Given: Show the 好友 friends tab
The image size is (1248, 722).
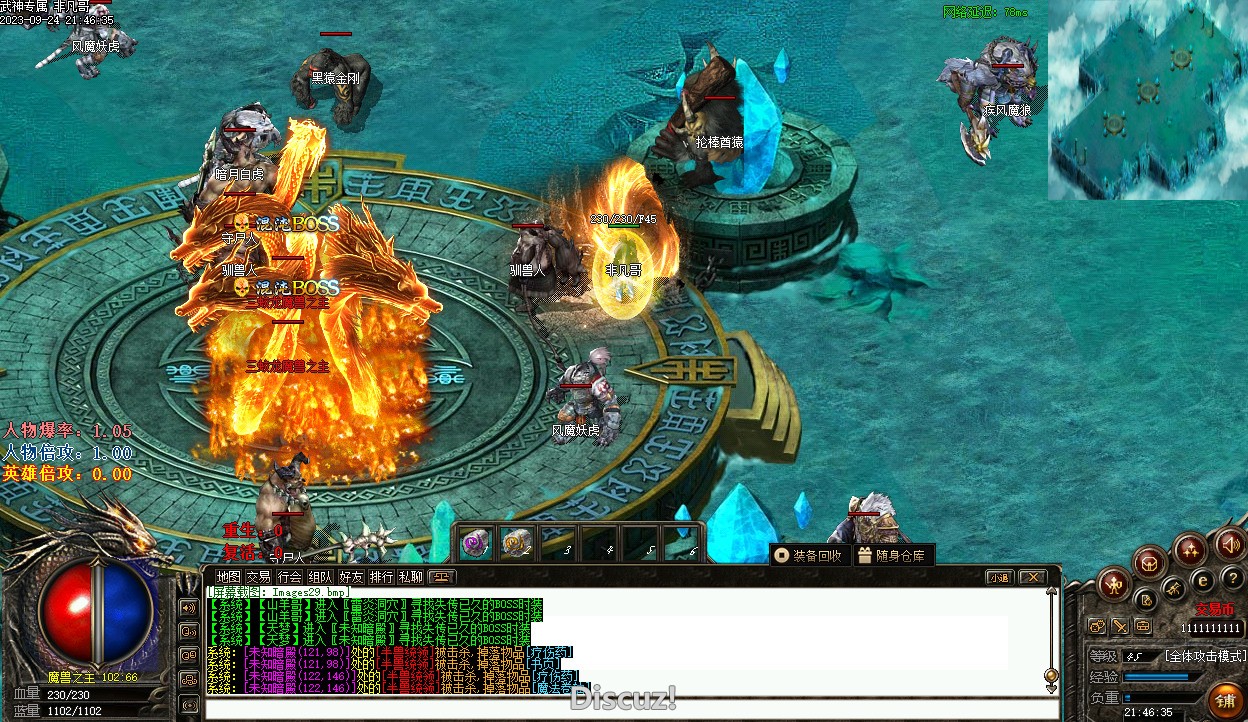Looking at the screenshot, I should pyautogui.click(x=351, y=577).
